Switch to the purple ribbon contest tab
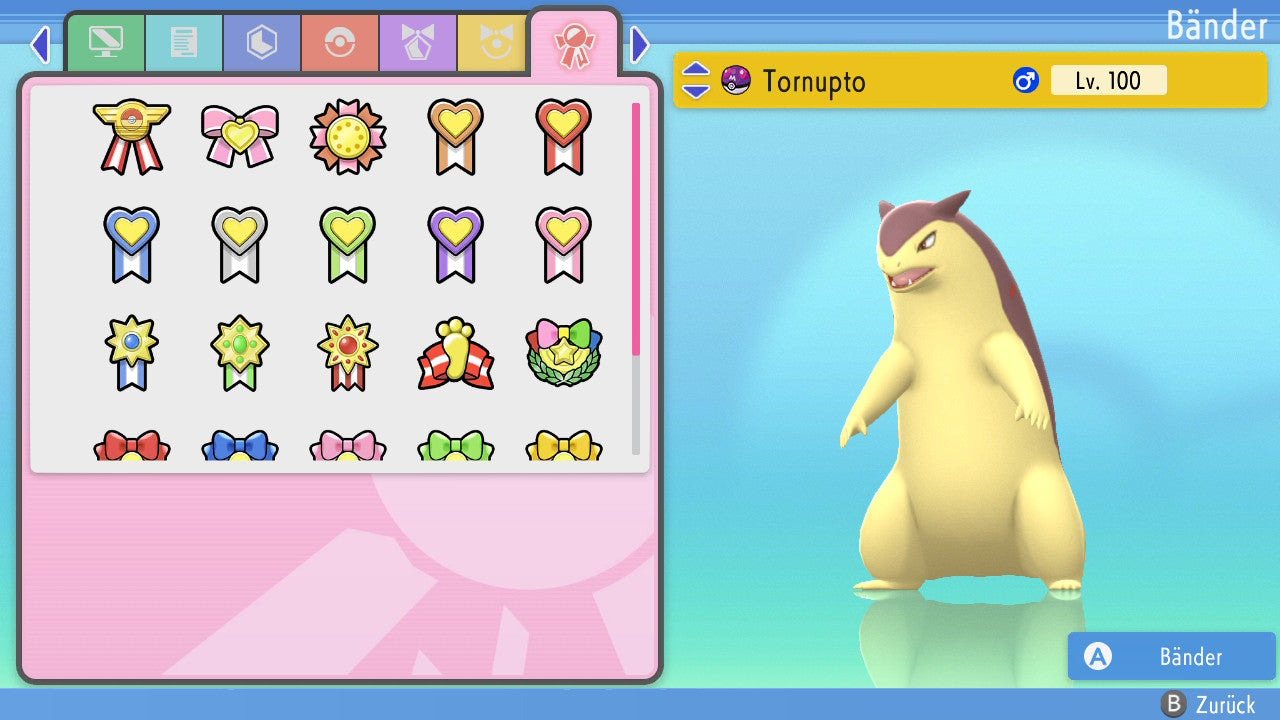This screenshot has width=1280, height=720. pyautogui.click(x=418, y=44)
